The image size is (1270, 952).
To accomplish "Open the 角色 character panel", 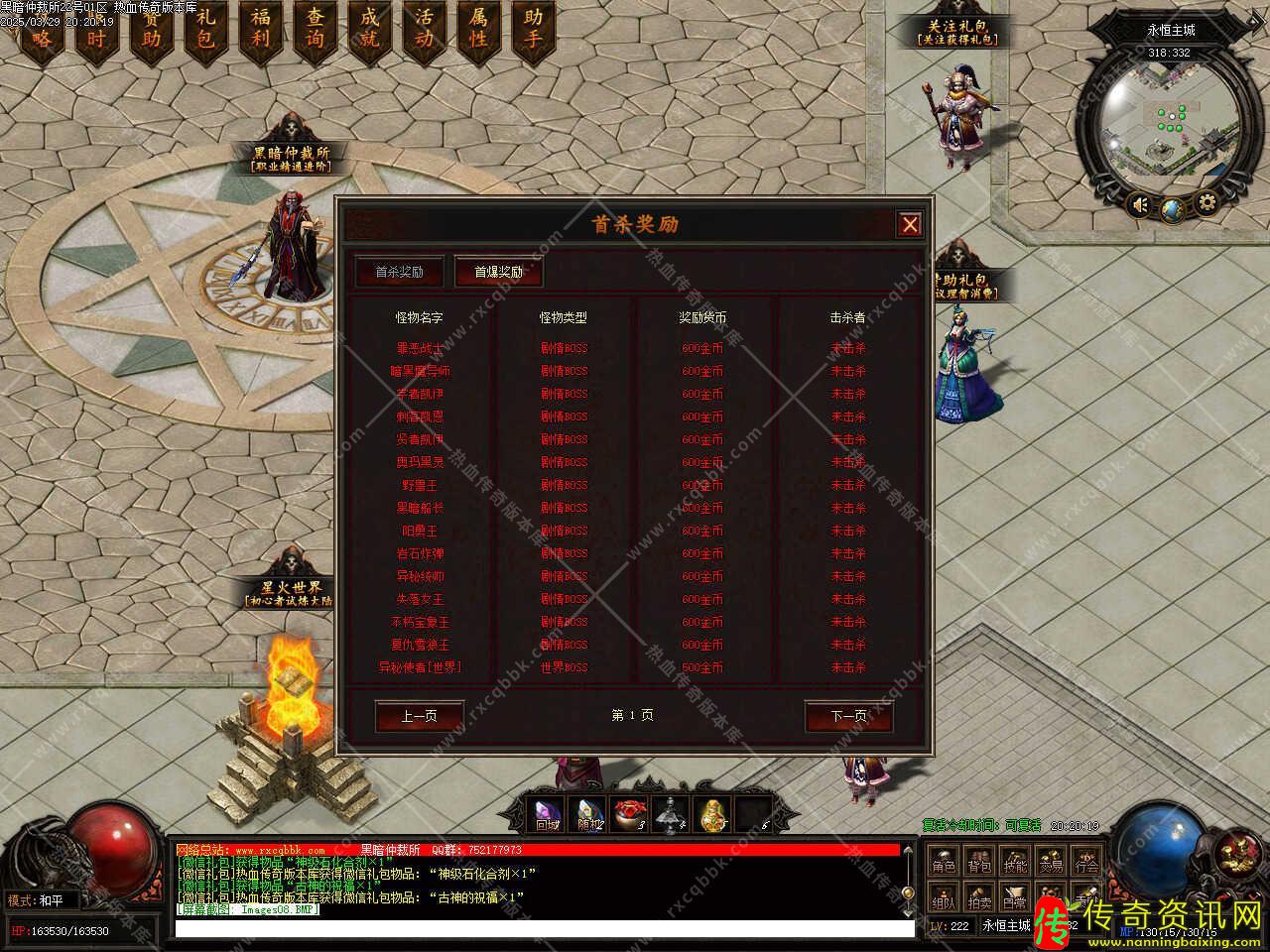I will [x=943, y=863].
